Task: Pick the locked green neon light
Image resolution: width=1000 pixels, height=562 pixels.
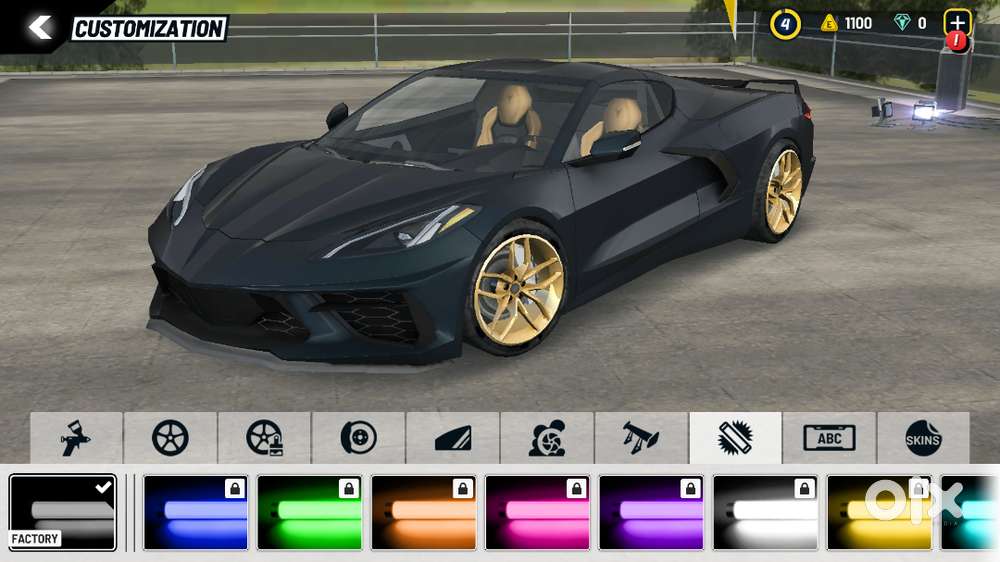Action: click(x=309, y=513)
